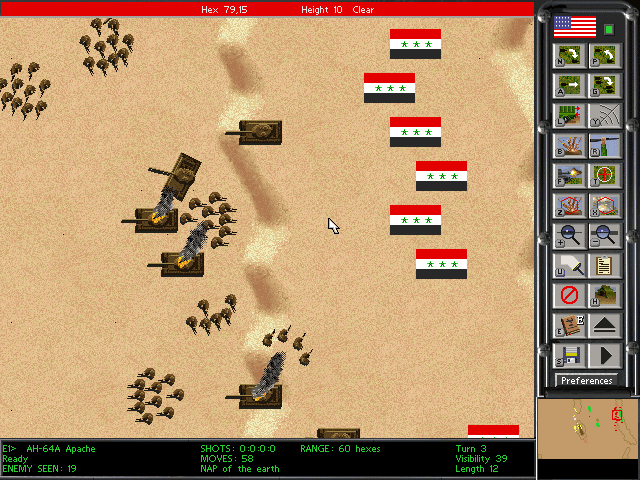The width and height of the screenshot is (640, 480).
Task: Save the game with the floppy disk
Action: (x=568, y=355)
